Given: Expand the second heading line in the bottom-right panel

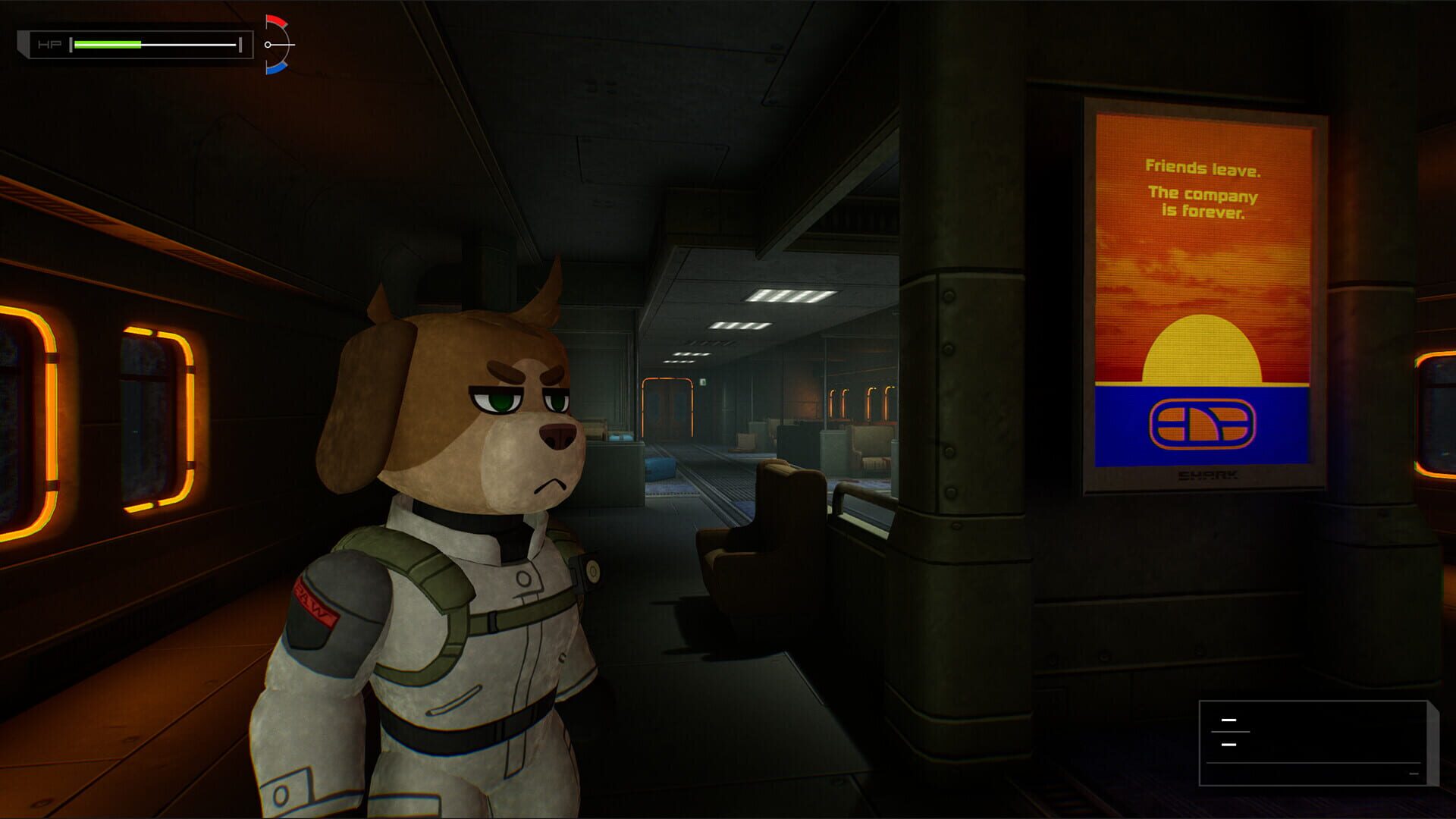Looking at the screenshot, I should (x=1228, y=745).
